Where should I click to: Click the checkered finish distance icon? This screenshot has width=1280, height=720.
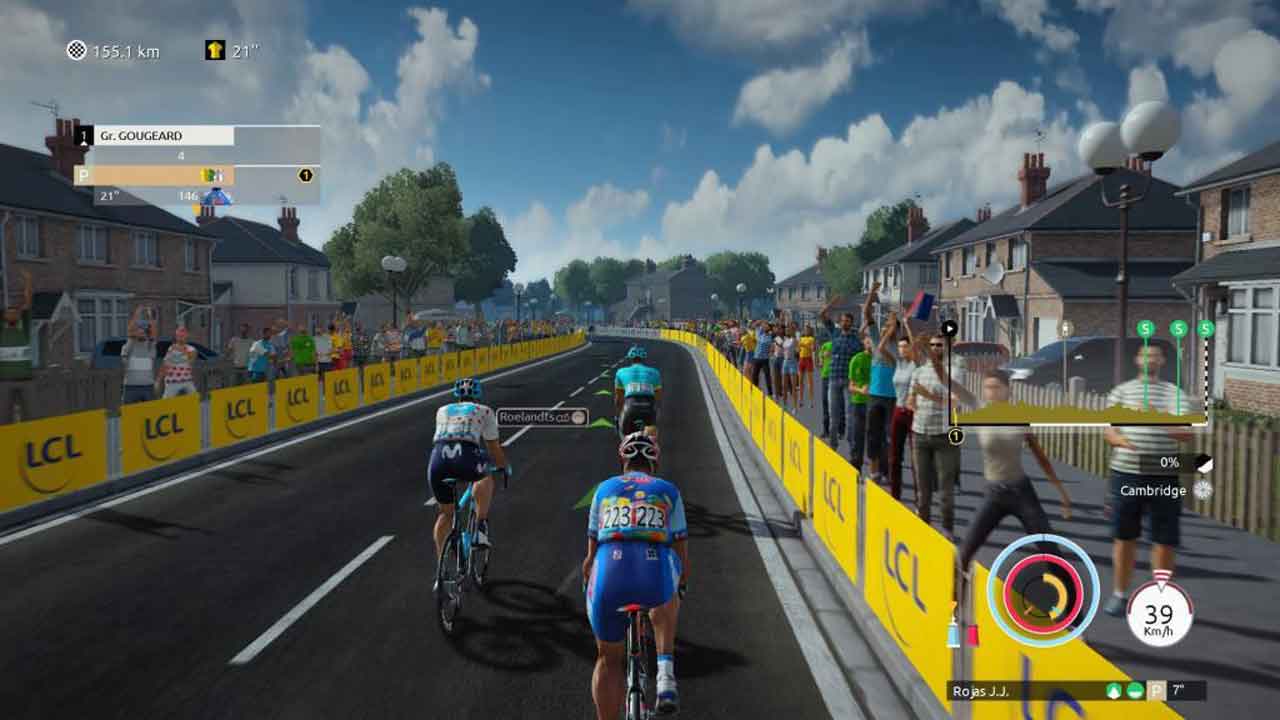coord(76,51)
